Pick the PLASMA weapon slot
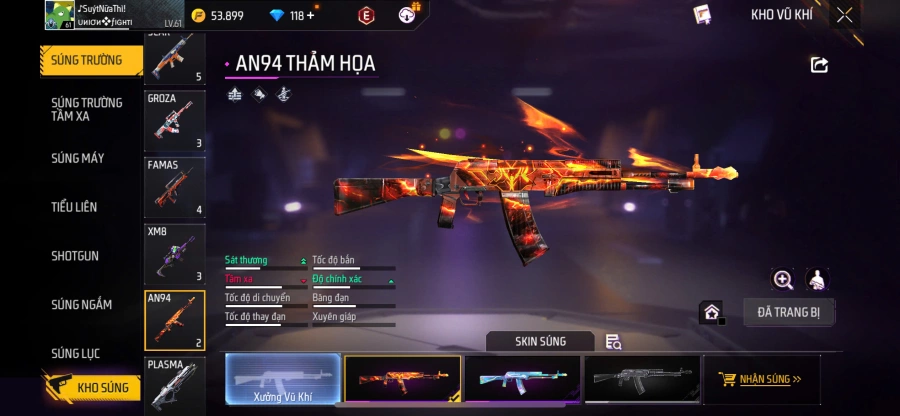The image size is (900, 416). click(175, 386)
